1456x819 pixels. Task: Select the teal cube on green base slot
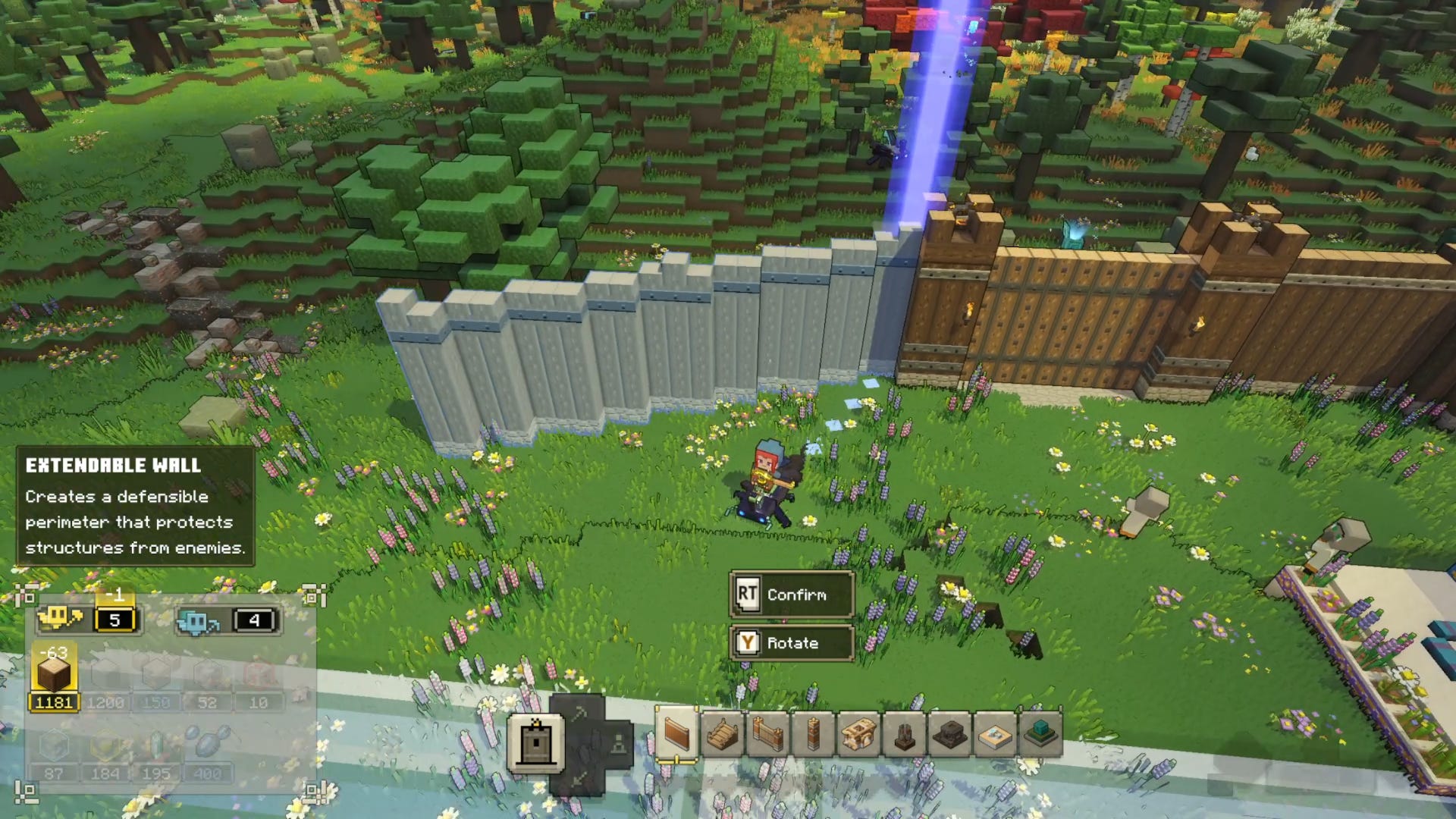tap(1040, 734)
